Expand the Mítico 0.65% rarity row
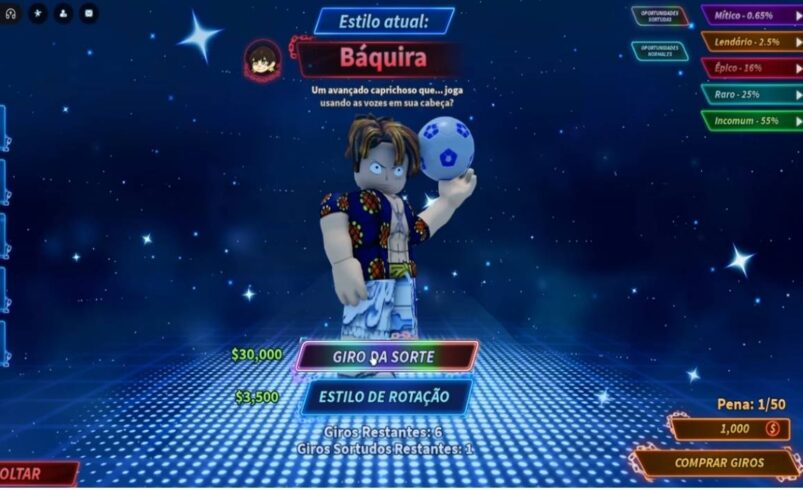 [750, 16]
